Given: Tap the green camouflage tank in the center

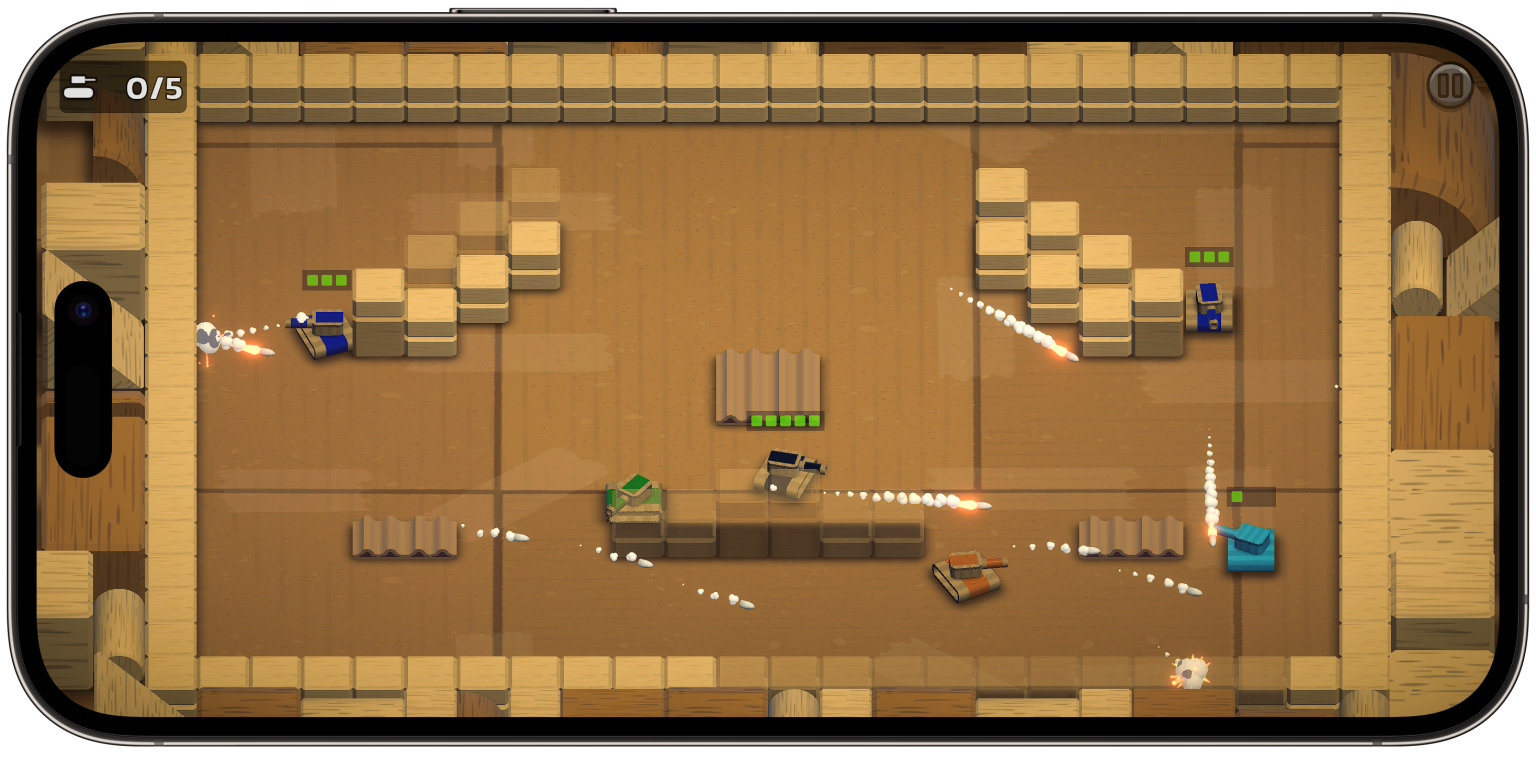Looking at the screenshot, I should point(634,495).
